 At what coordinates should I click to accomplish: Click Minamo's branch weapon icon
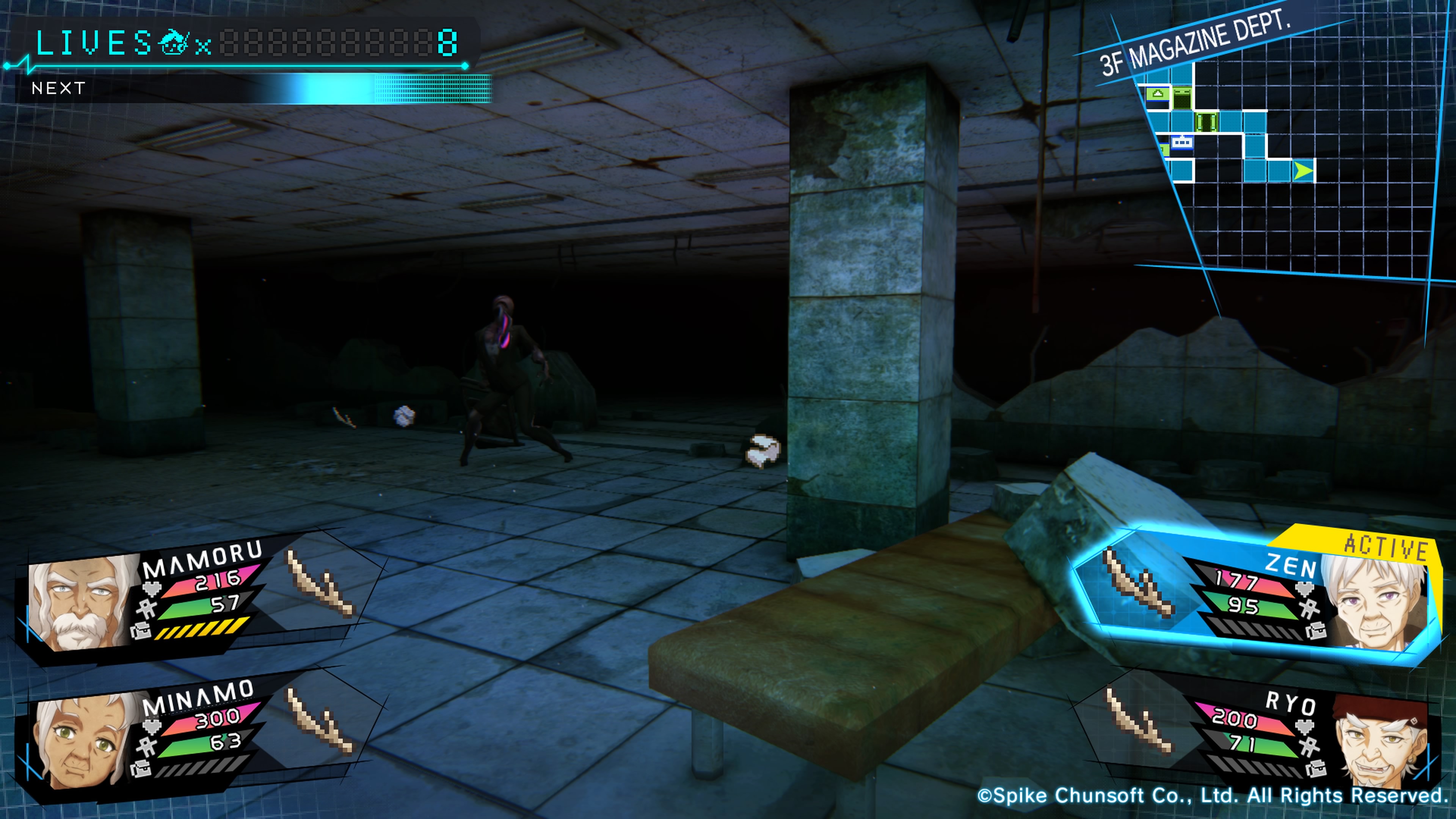(319, 721)
